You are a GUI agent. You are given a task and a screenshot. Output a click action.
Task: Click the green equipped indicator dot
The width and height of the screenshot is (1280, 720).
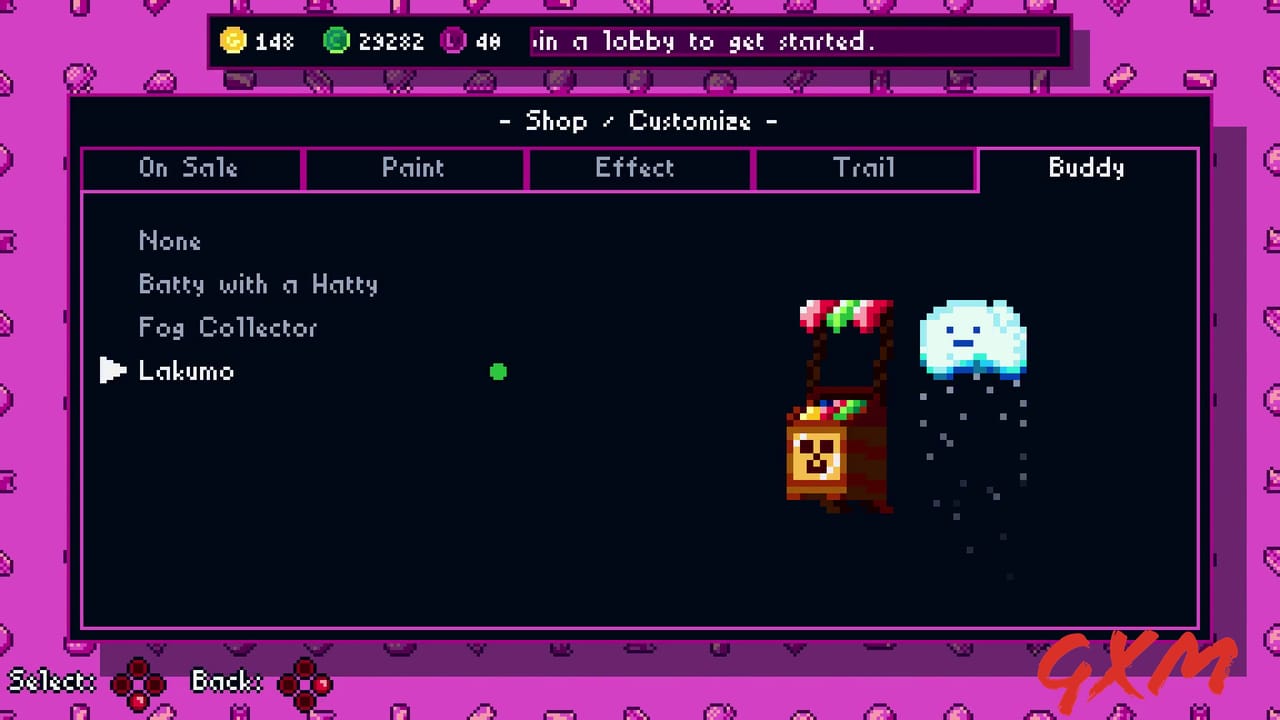[x=498, y=372]
